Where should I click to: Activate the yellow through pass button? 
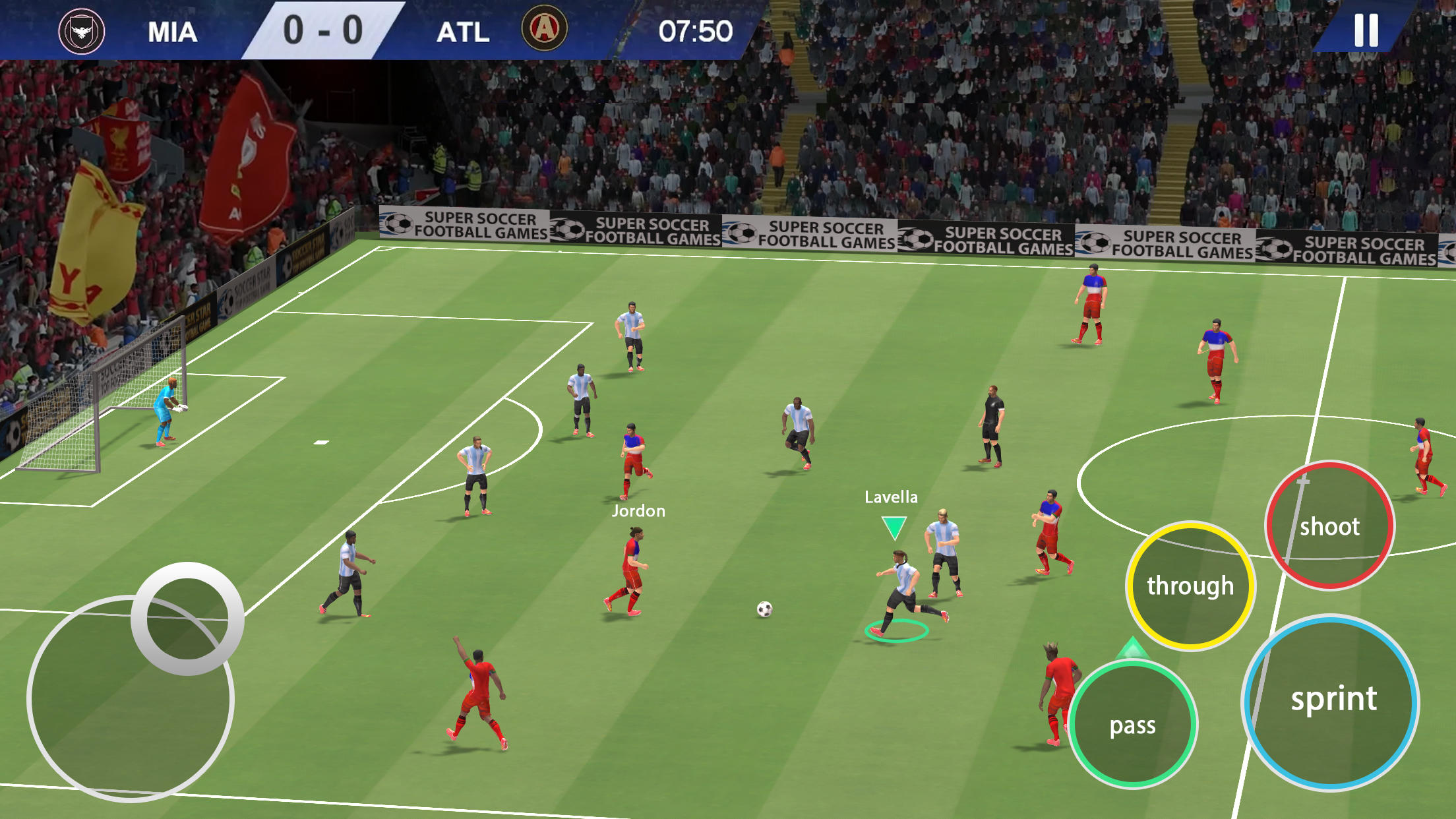point(1190,586)
